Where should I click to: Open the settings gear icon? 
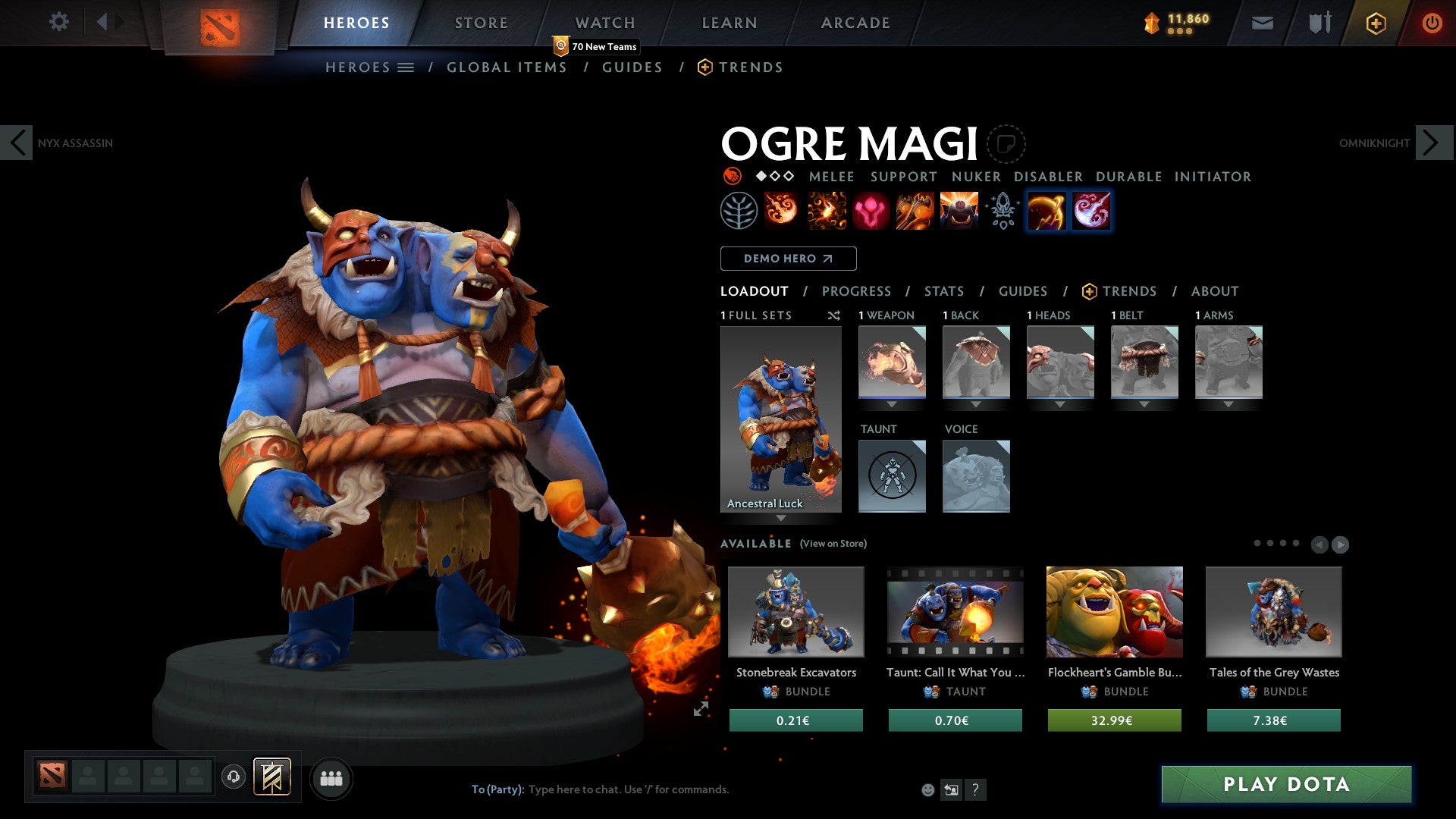[x=59, y=22]
